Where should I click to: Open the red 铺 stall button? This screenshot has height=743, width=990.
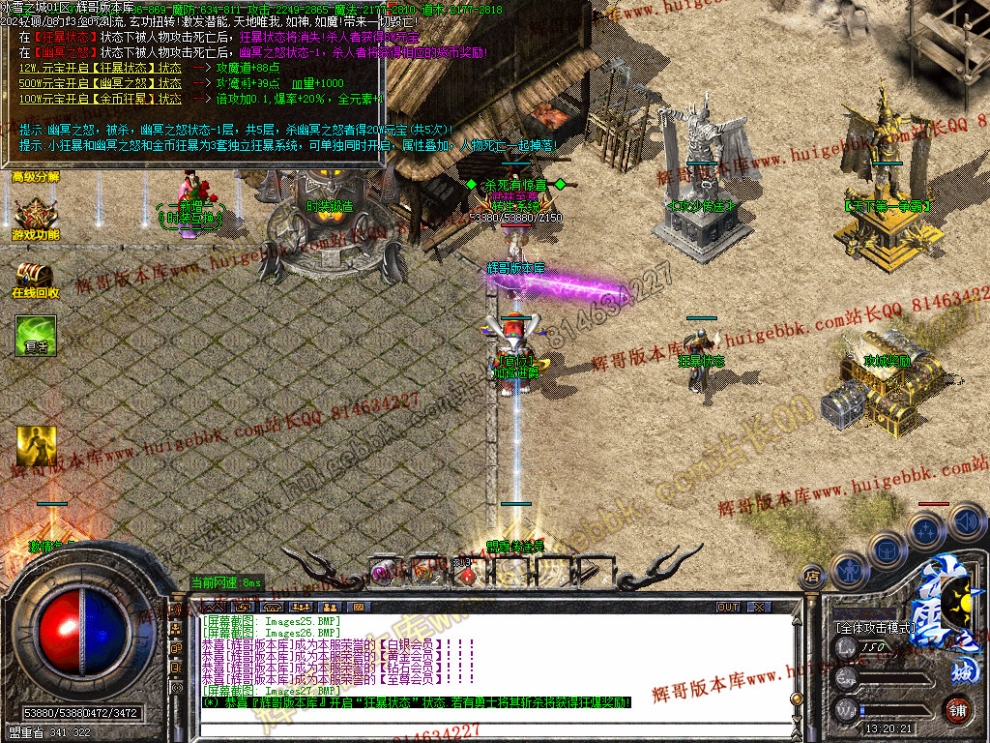(958, 711)
